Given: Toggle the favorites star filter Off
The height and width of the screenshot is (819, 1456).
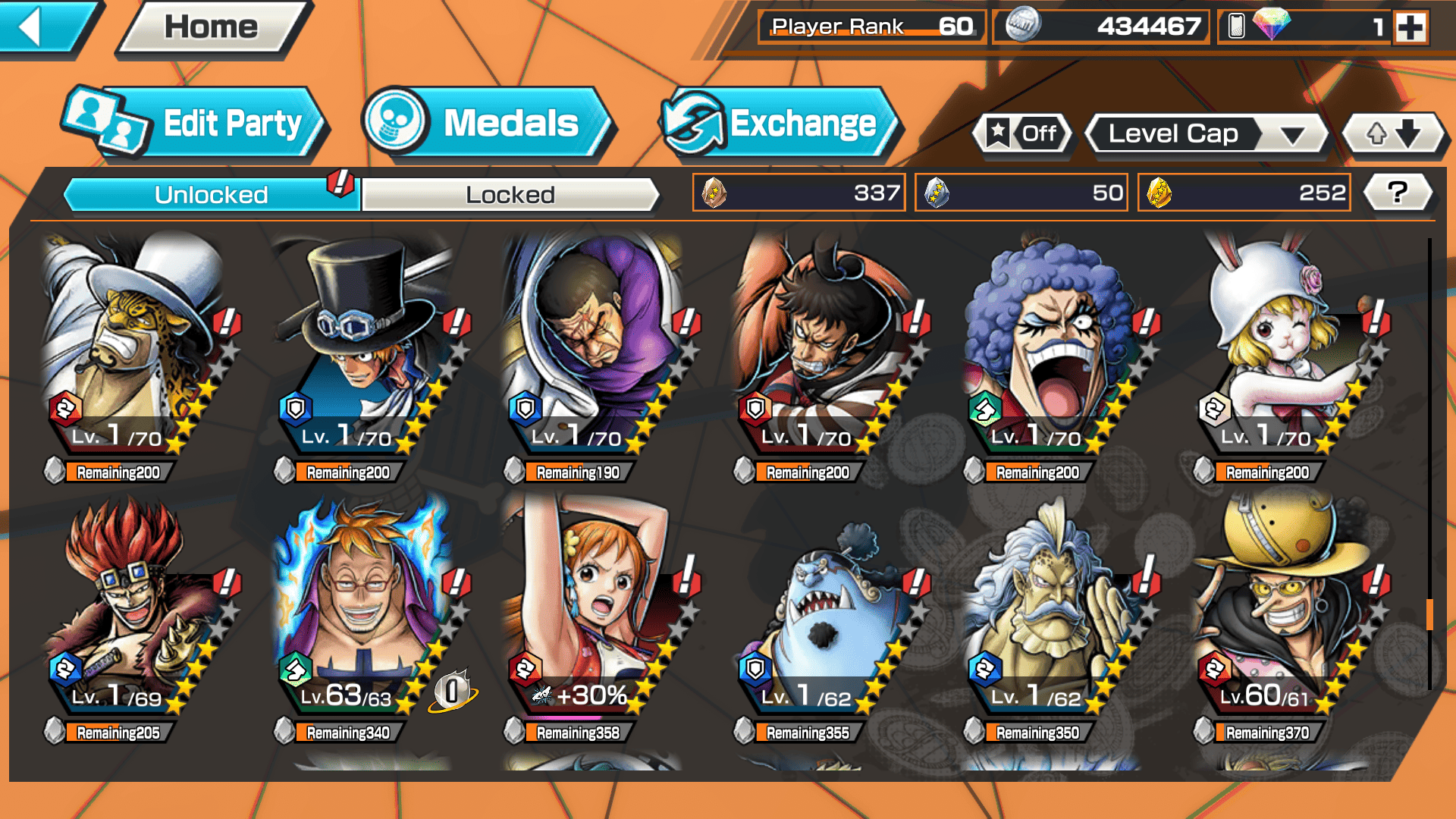Looking at the screenshot, I should click(1023, 134).
